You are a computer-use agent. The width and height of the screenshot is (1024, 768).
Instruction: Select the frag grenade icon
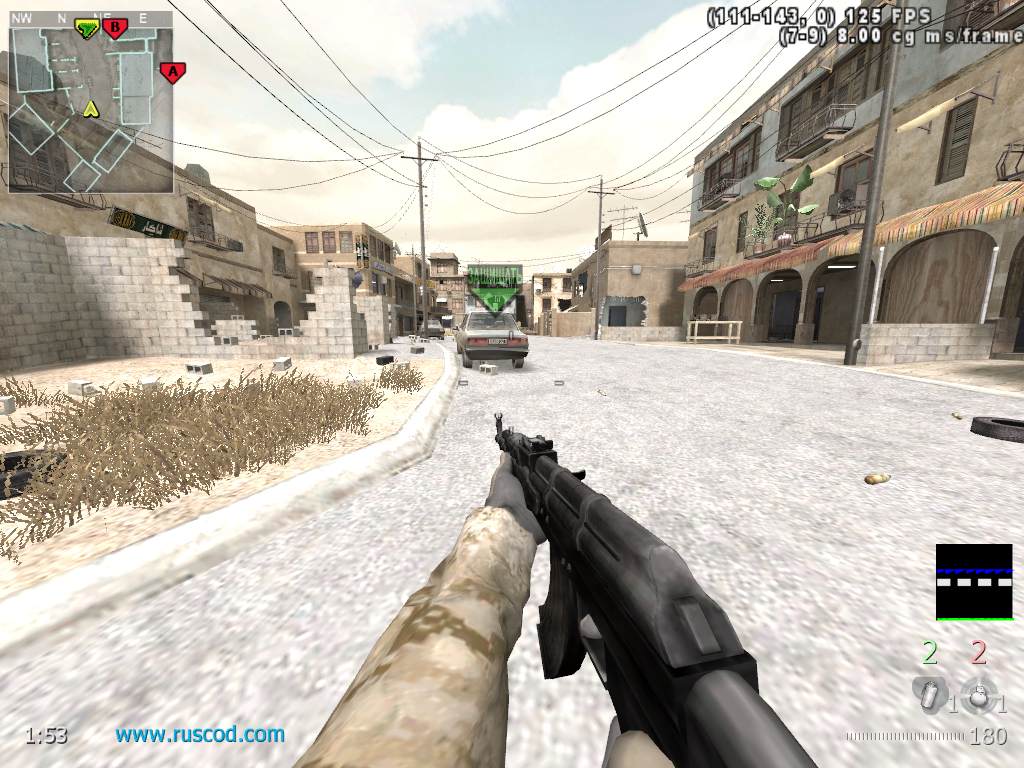pos(978,695)
